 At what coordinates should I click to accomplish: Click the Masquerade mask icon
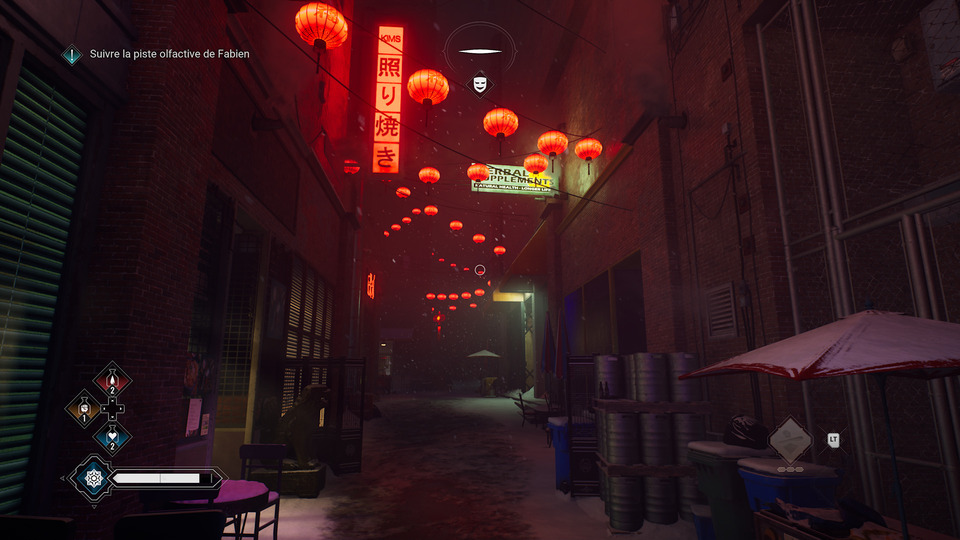(x=480, y=84)
